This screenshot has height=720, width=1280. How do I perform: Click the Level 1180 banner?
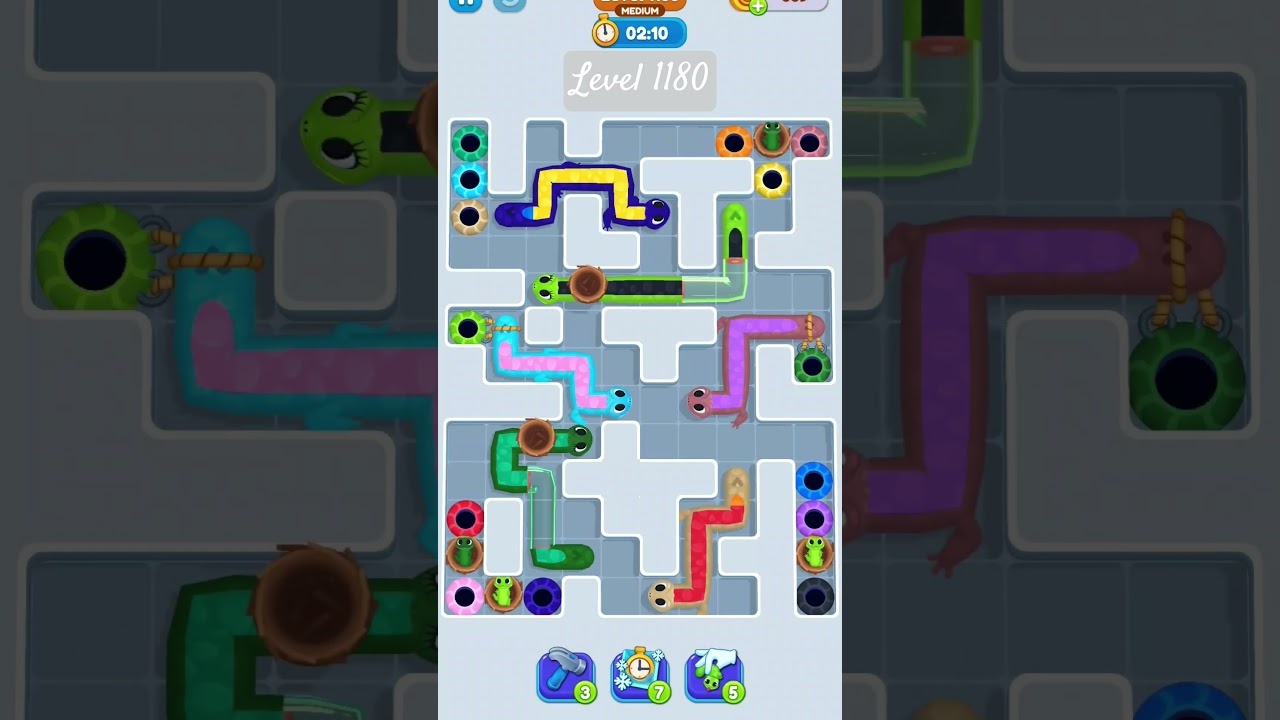640,80
